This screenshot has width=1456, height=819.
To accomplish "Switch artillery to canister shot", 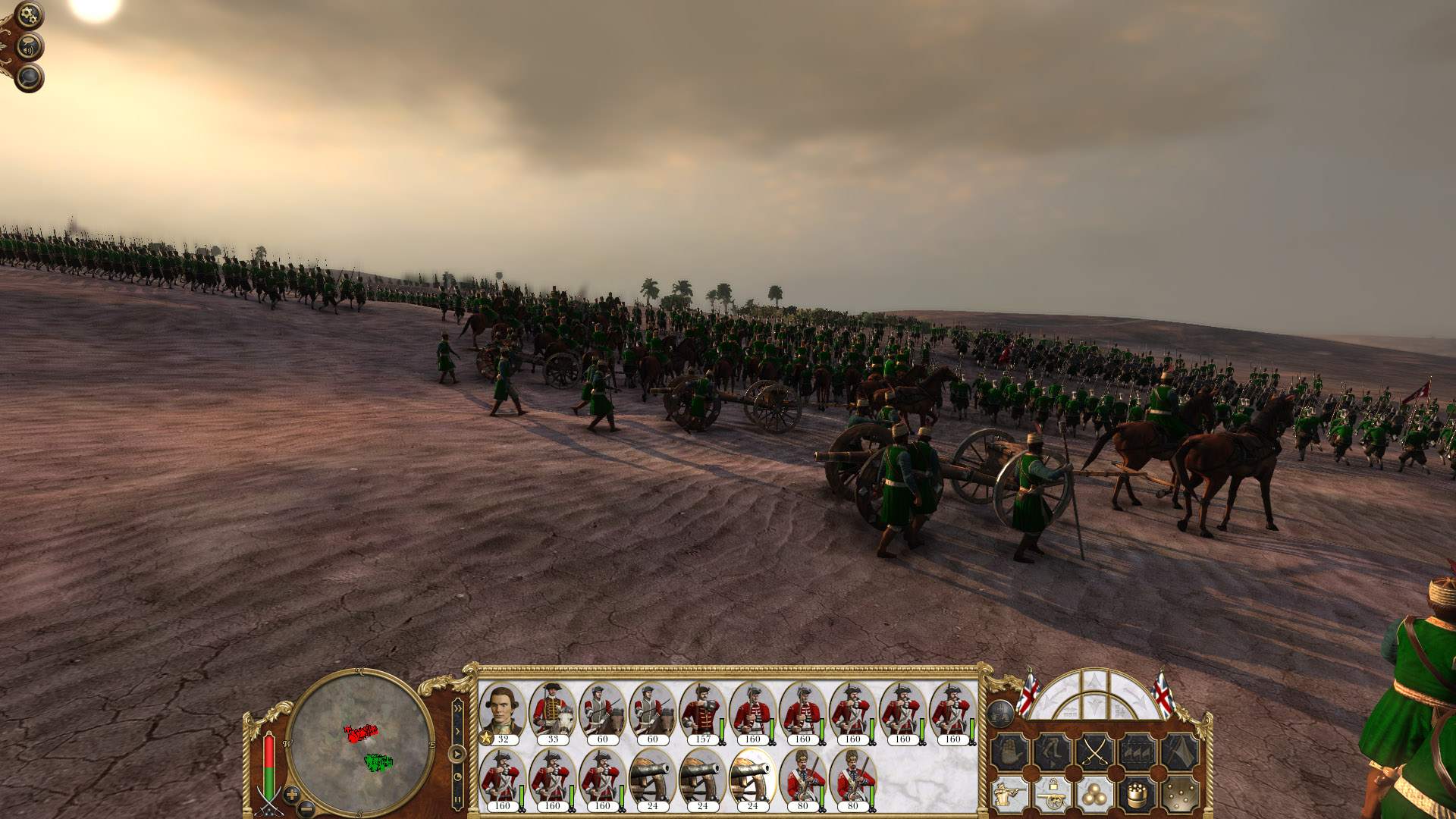I will pyautogui.click(x=1137, y=795).
